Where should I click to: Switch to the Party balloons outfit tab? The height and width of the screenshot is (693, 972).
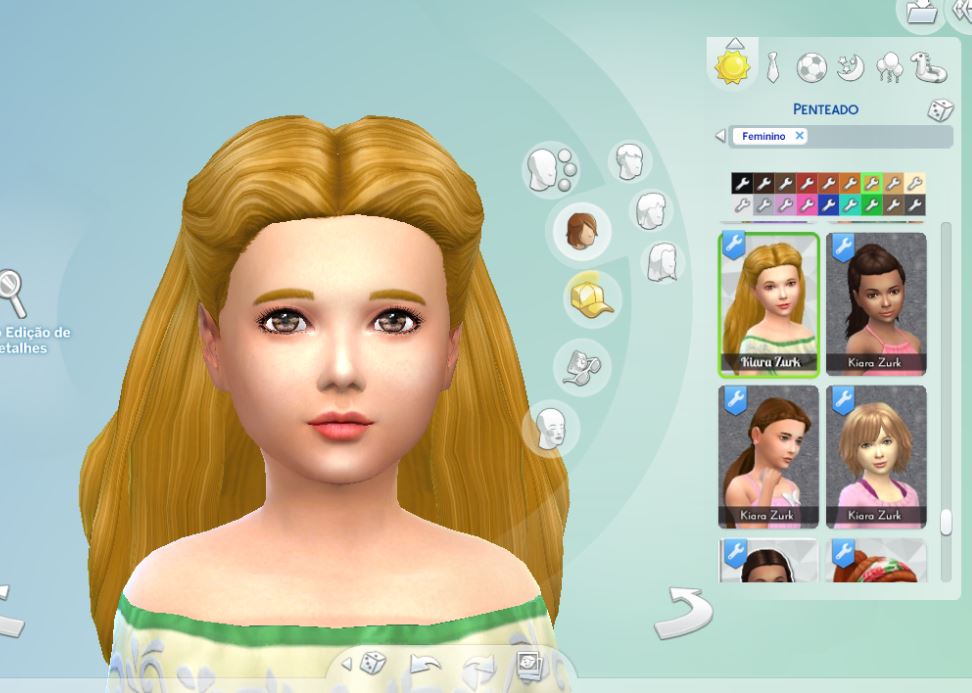[887, 68]
